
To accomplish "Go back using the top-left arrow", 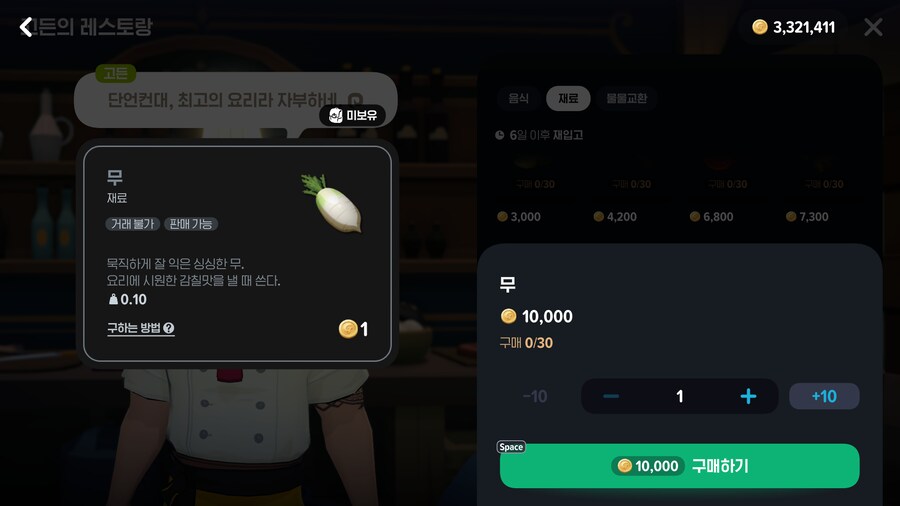I will [26, 27].
